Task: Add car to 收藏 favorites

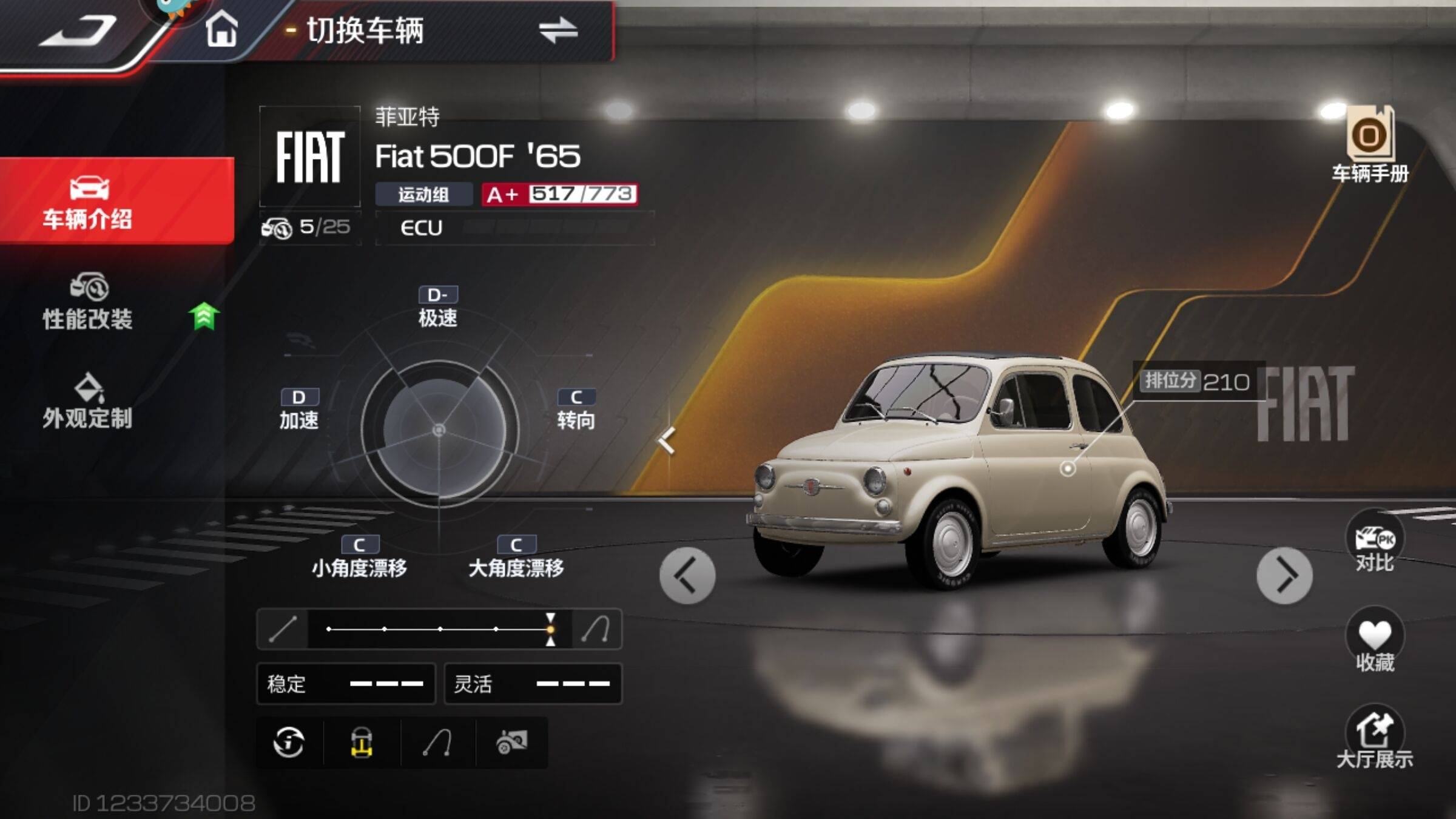Action: click(x=1375, y=642)
